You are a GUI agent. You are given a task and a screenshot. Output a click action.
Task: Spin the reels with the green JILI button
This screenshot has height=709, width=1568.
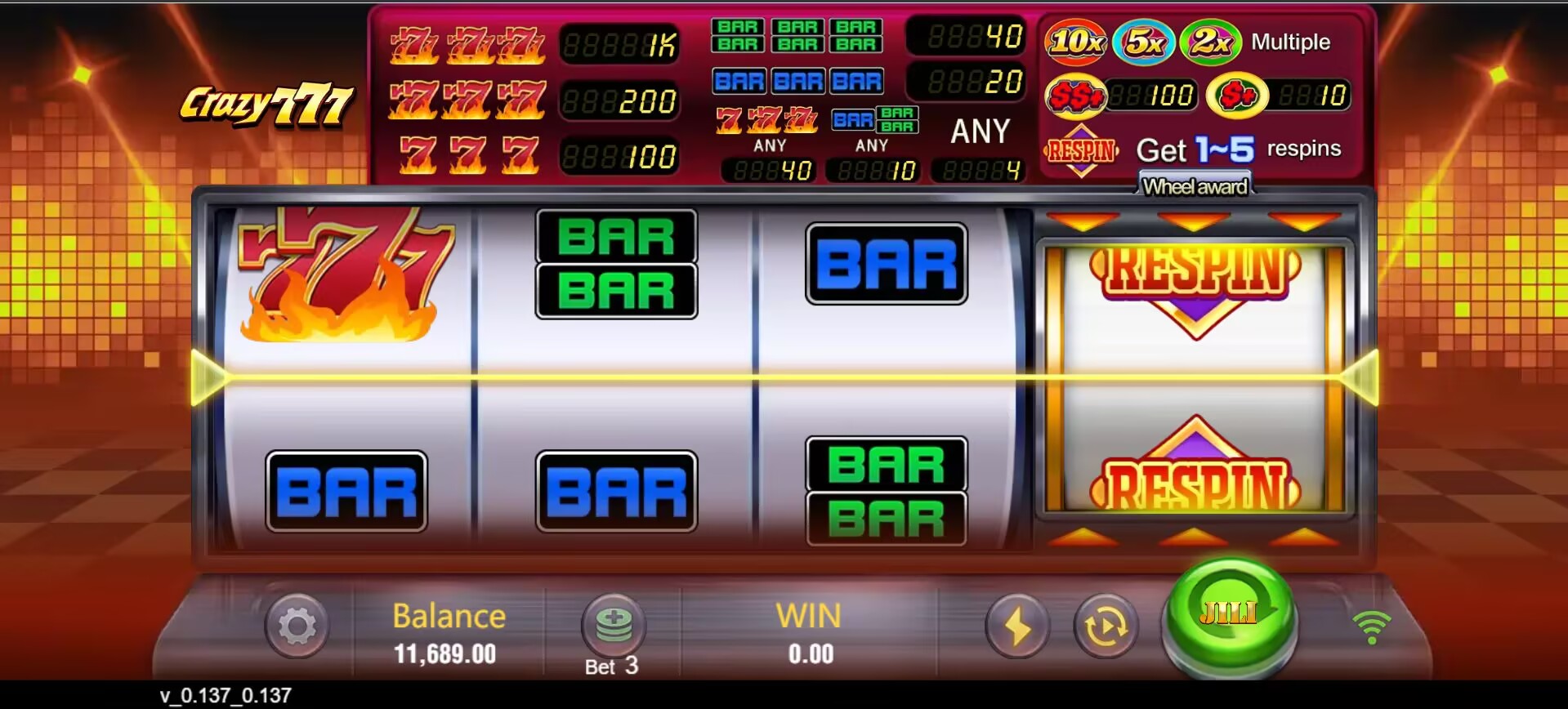point(1229,614)
